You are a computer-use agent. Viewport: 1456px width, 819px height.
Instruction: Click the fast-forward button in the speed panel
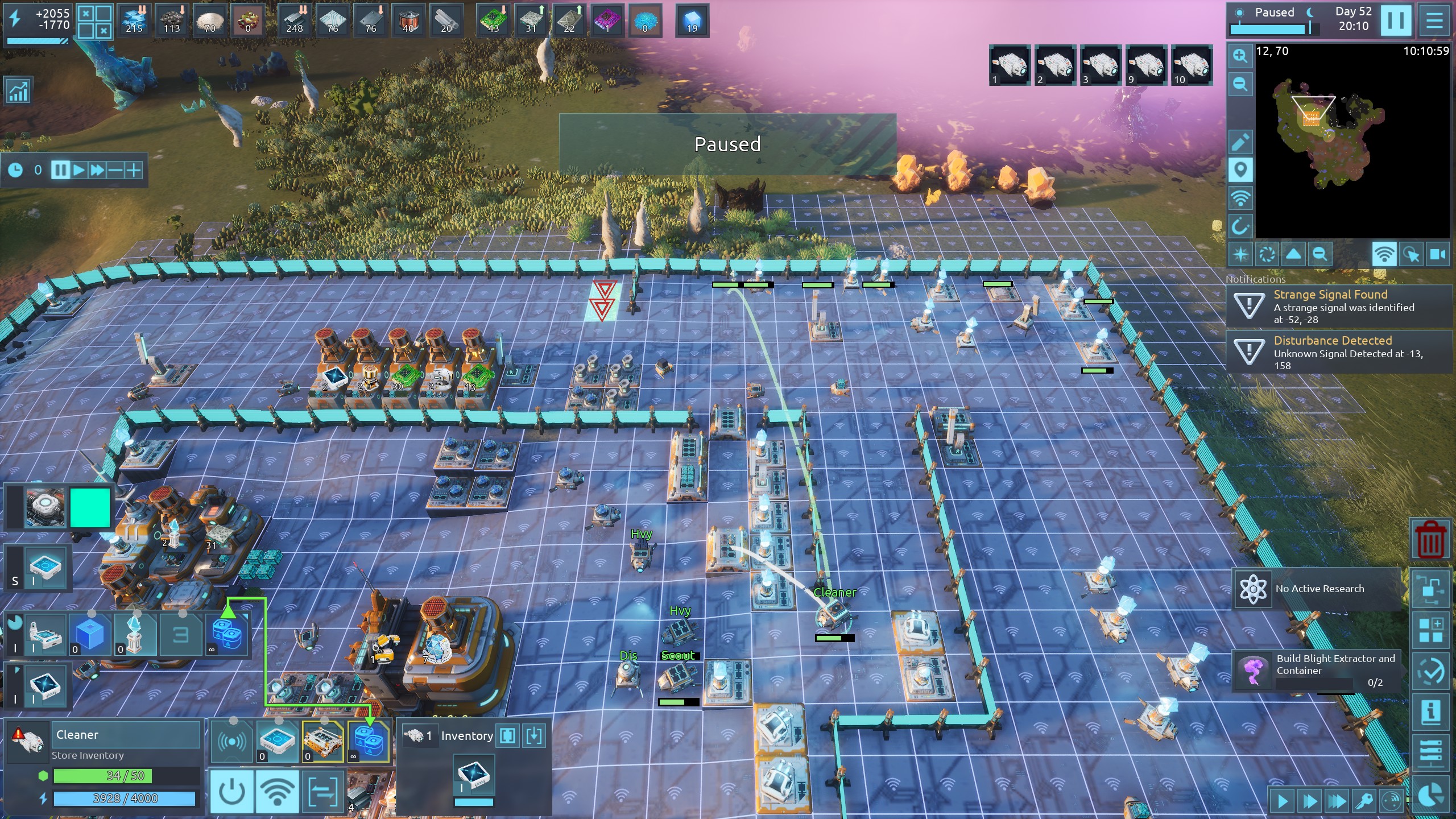pos(97,170)
